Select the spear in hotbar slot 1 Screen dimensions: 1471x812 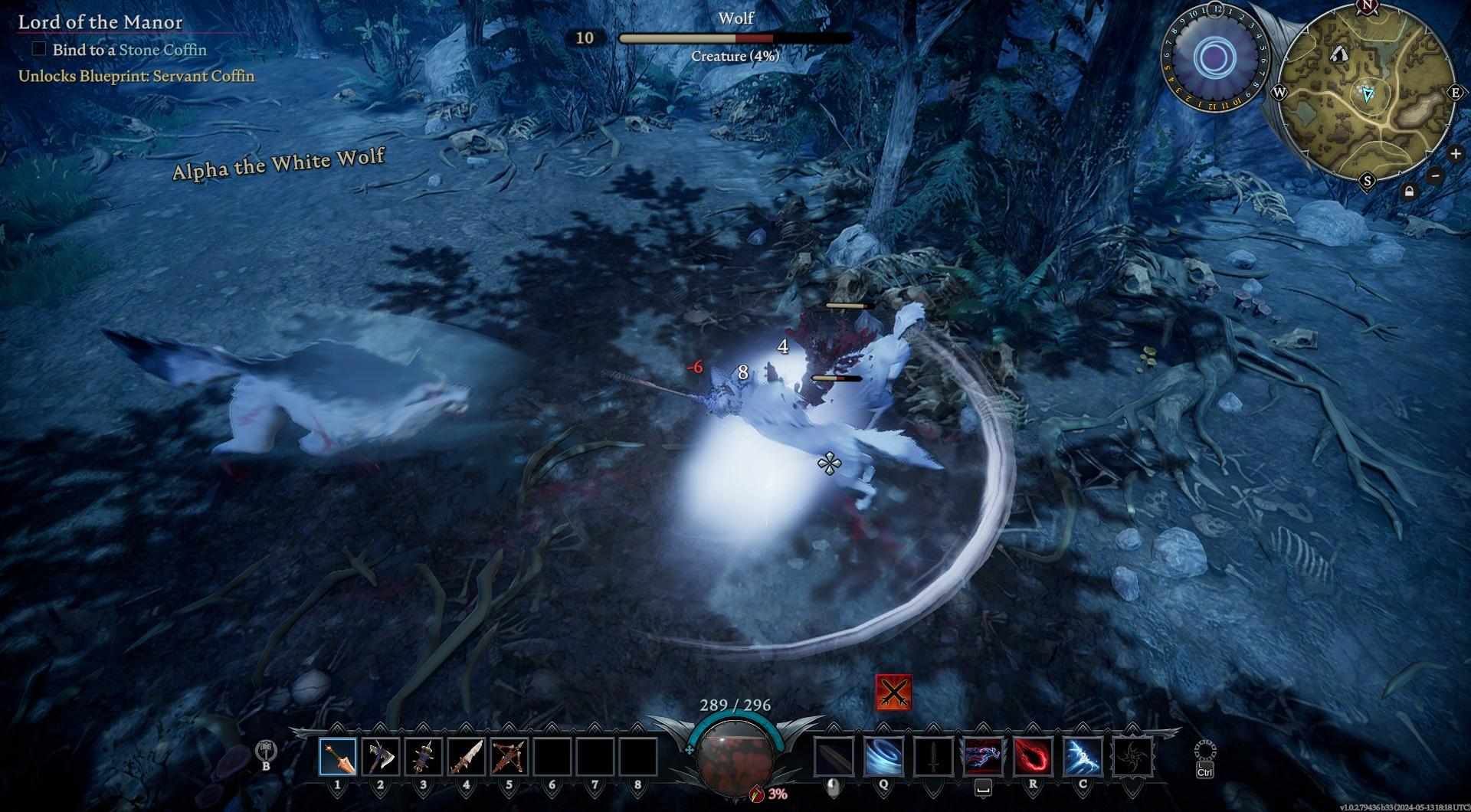point(338,757)
